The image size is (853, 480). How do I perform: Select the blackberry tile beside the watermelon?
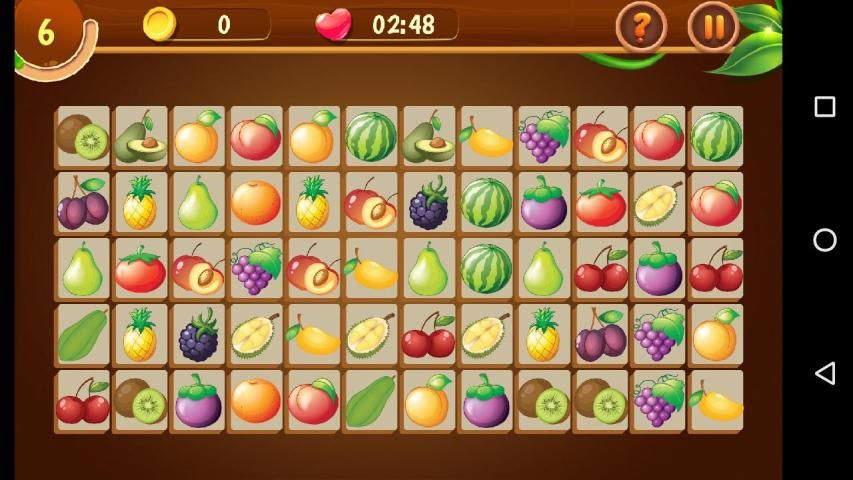(x=429, y=203)
